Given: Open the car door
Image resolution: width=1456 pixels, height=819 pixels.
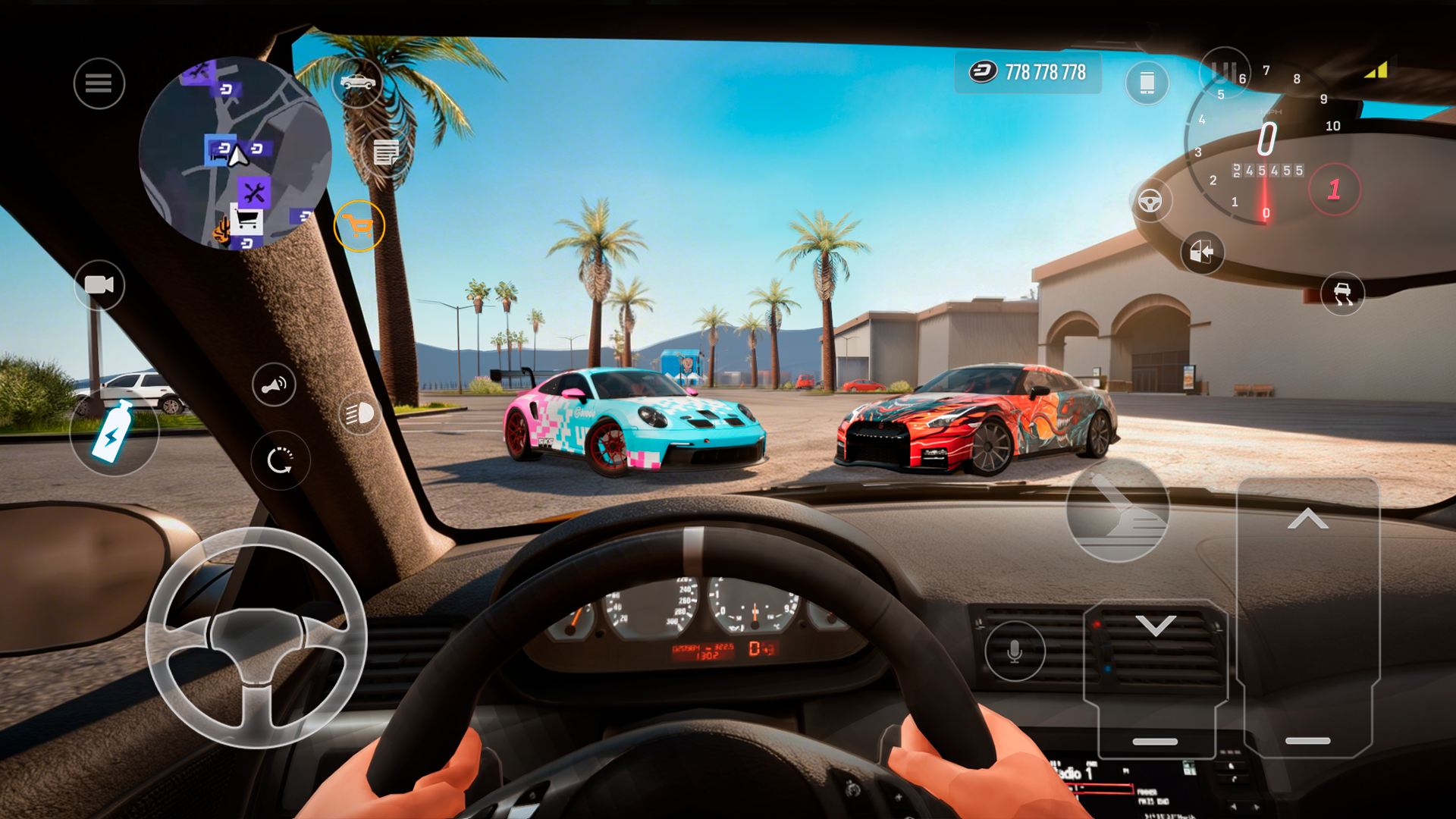Looking at the screenshot, I should [1203, 253].
